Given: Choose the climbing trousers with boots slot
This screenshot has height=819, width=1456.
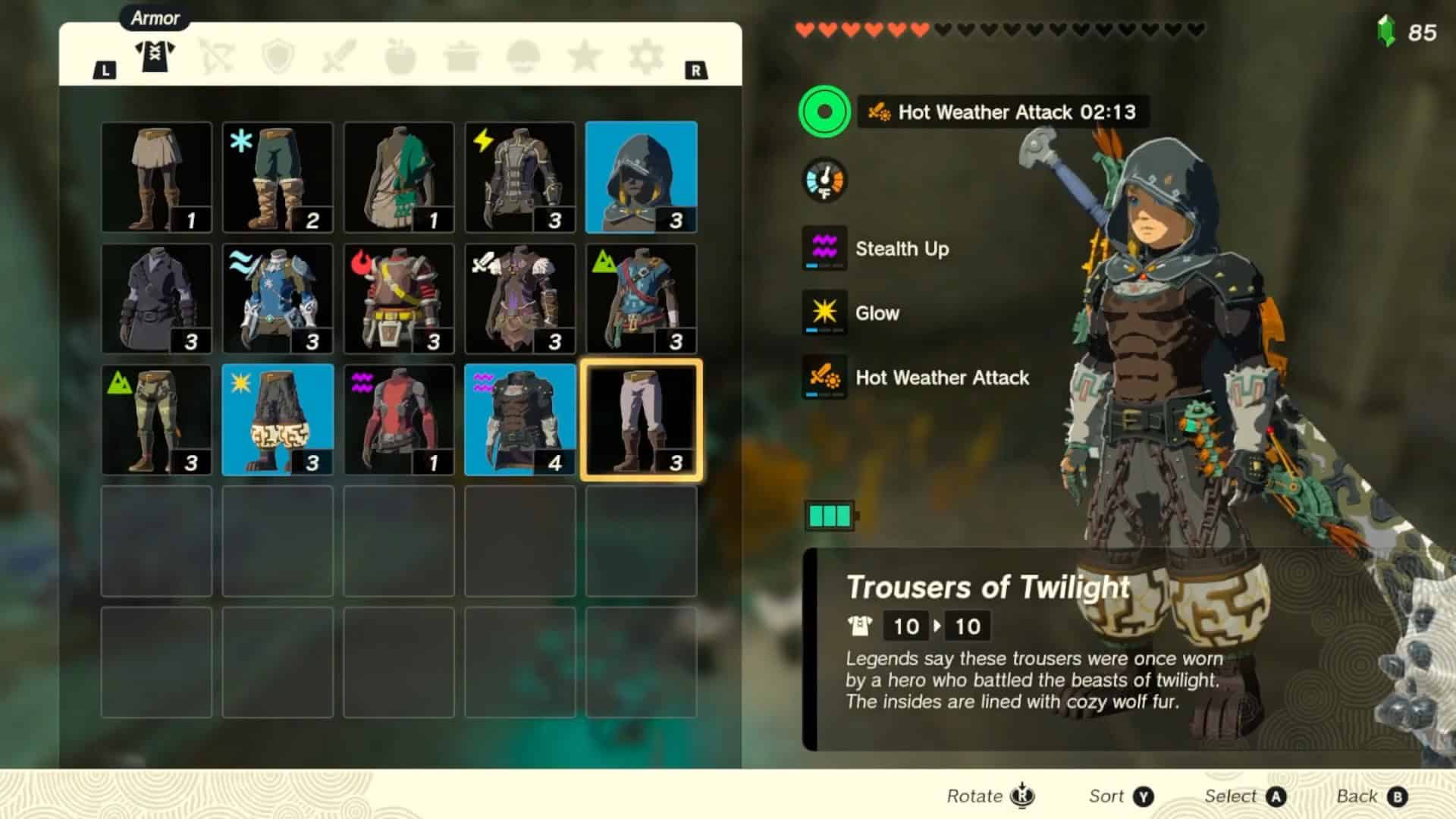Looking at the screenshot, I should coord(156,420).
